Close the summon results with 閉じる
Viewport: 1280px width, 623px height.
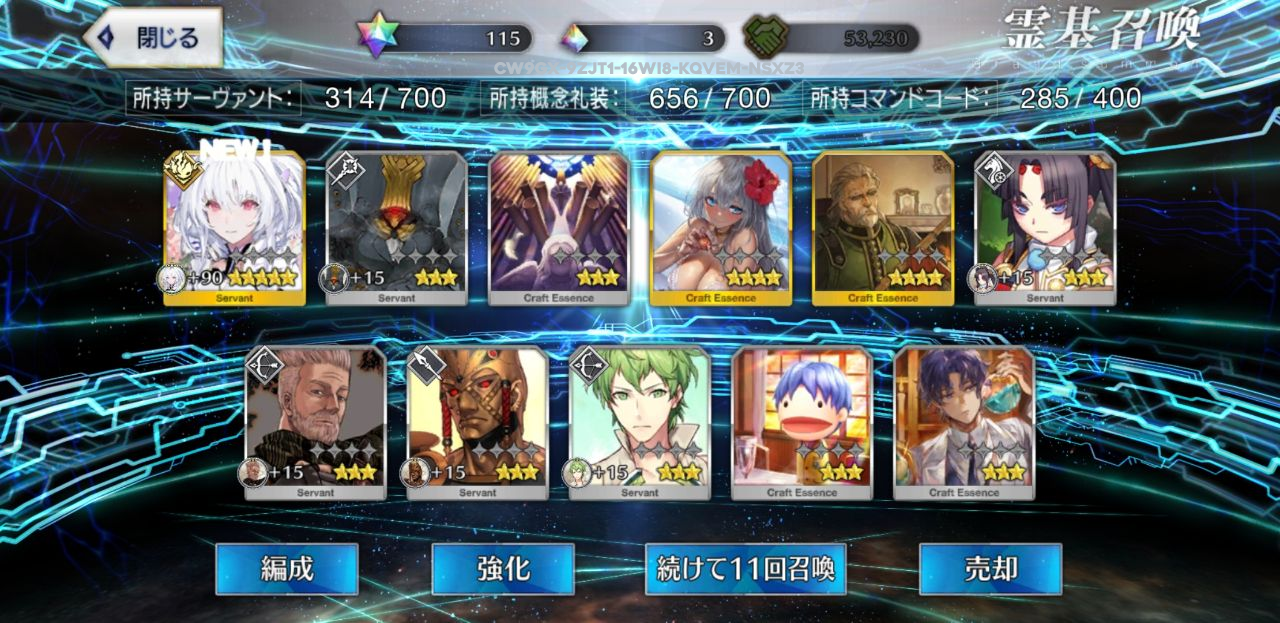tap(153, 38)
